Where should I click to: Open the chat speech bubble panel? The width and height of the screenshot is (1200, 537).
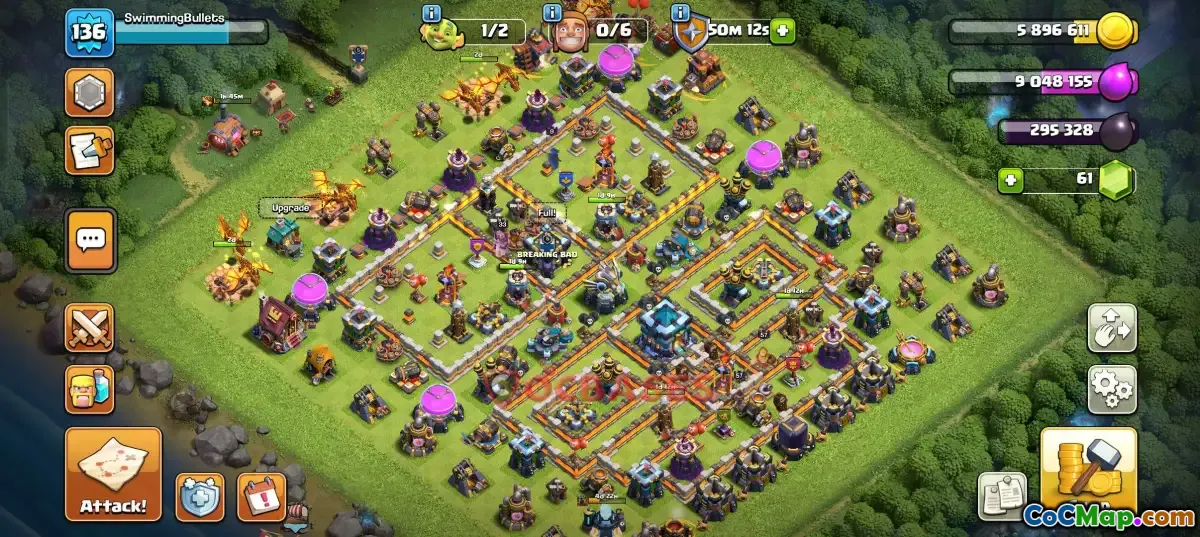pyautogui.click(x=91, y=240)
